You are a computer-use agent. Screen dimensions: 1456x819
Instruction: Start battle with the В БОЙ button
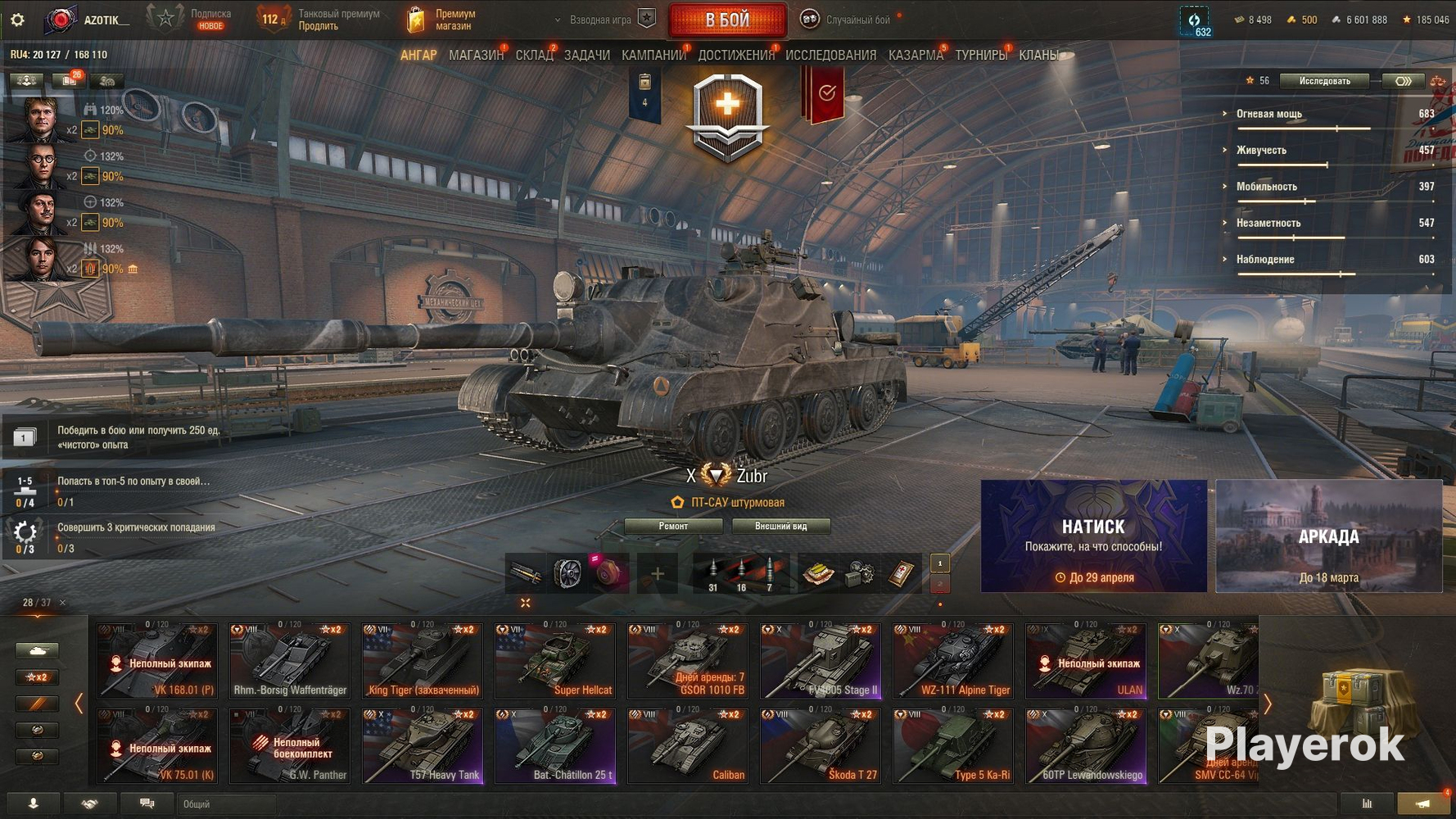727,20
